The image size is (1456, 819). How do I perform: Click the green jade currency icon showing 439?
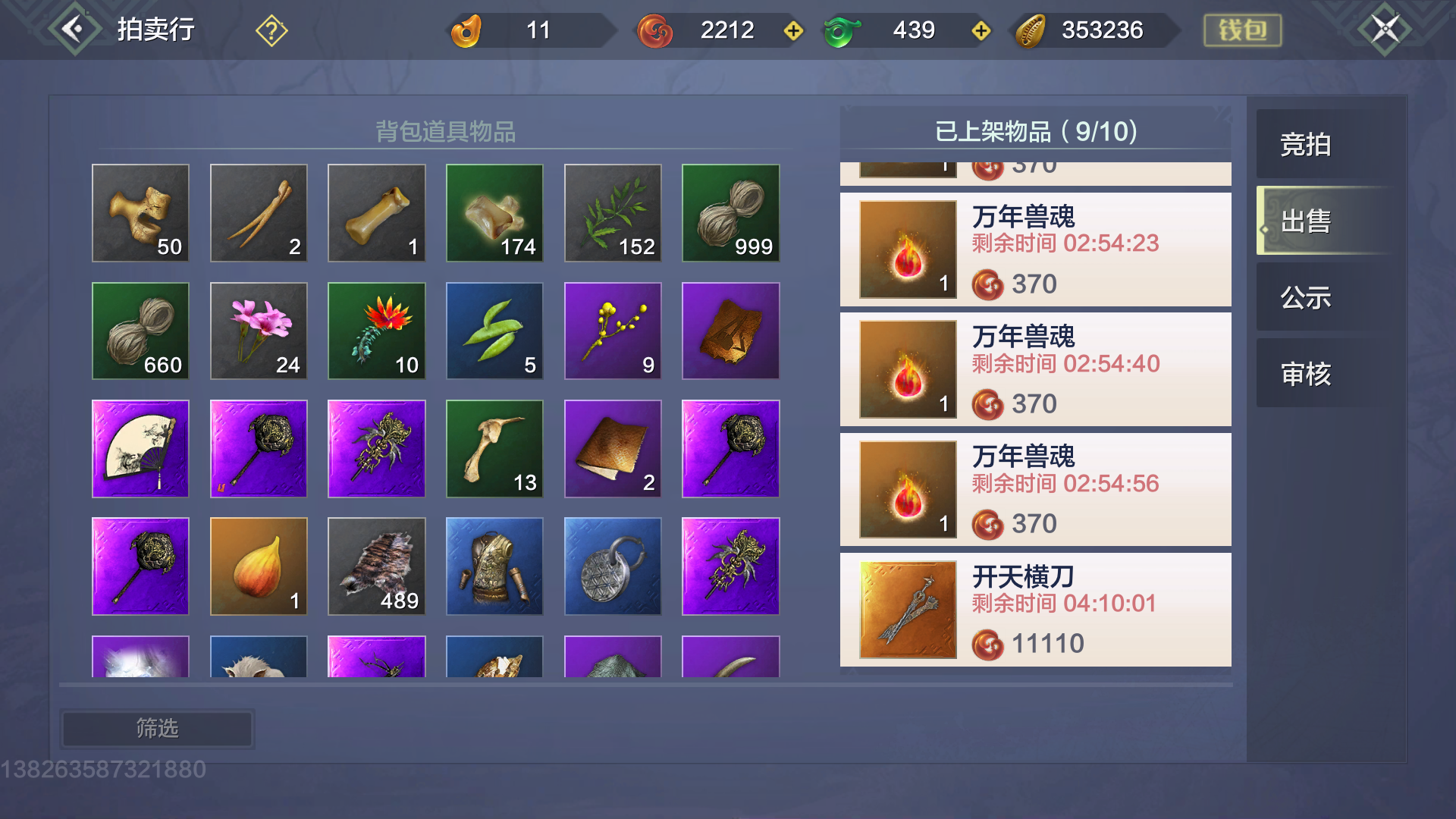[x=842, y=30]
